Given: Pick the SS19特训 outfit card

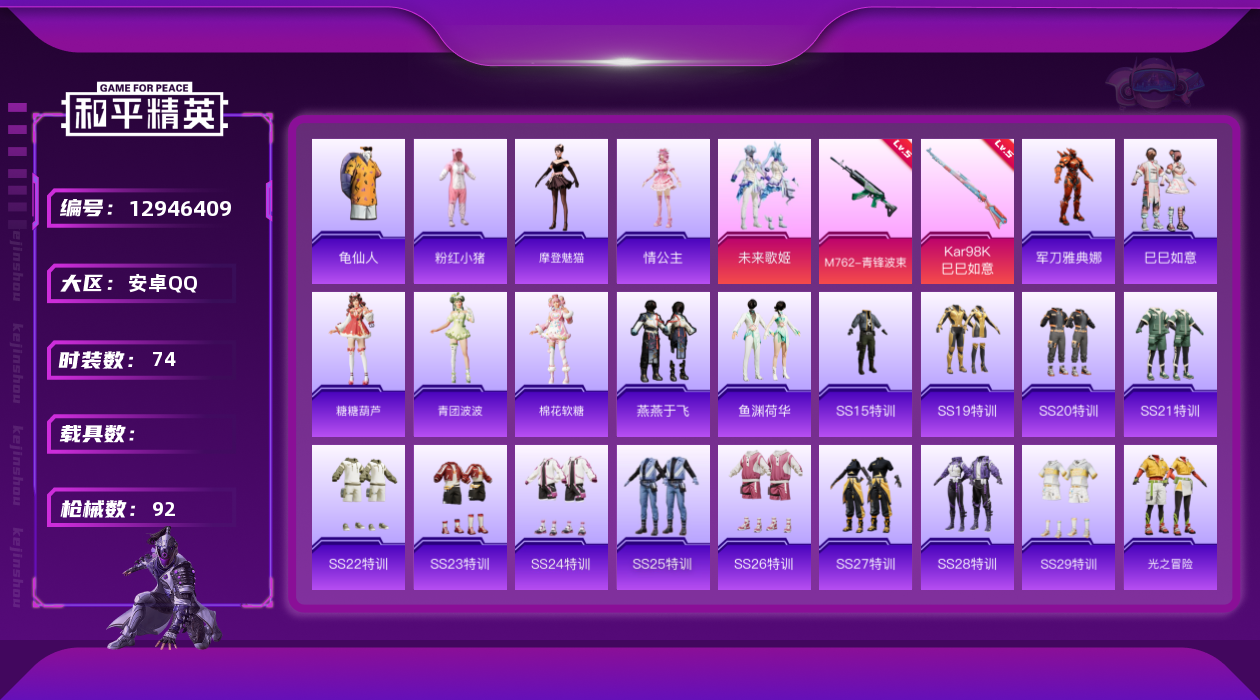Looking at the screenshot, I should click(967, 364).
